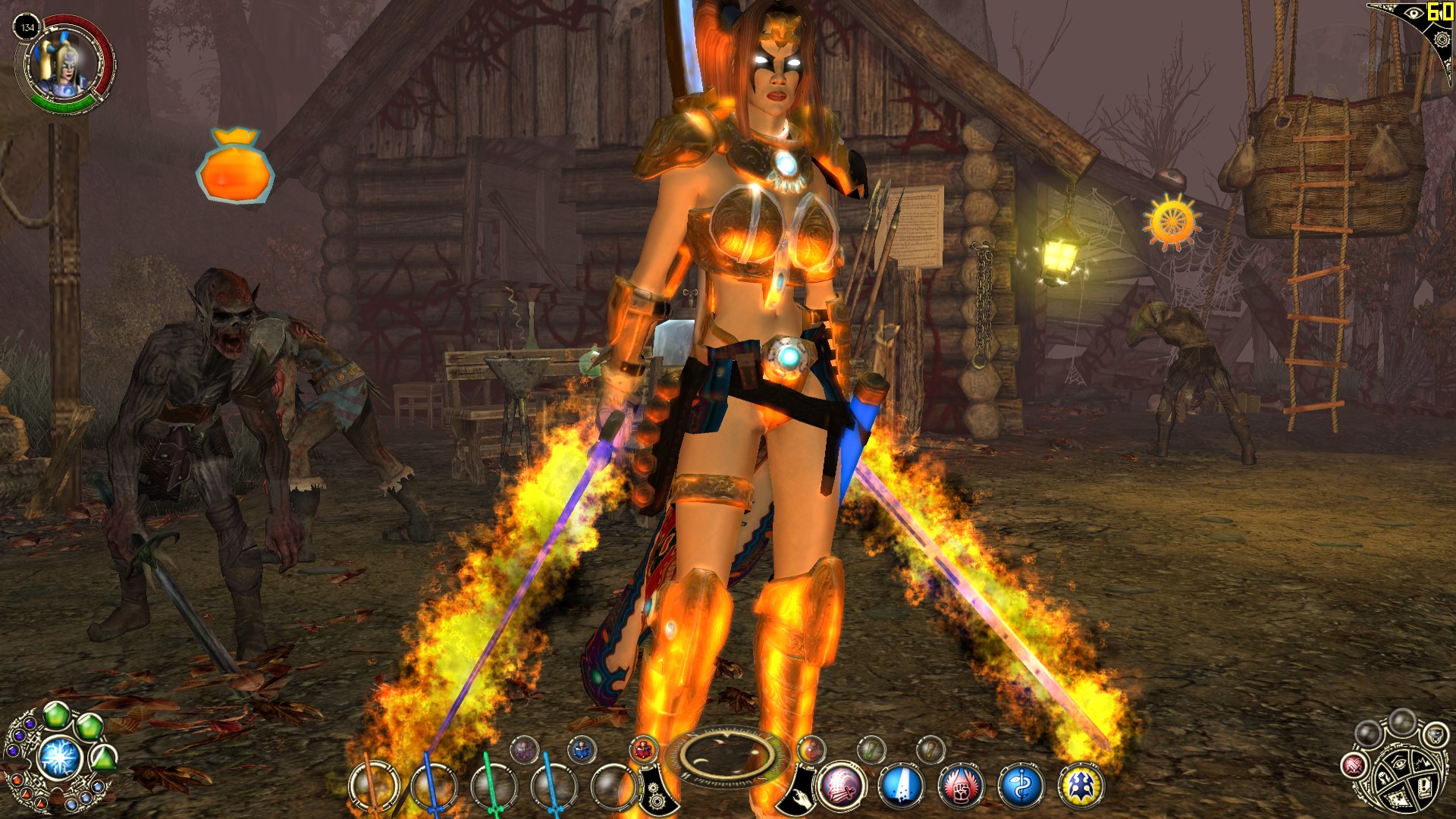Activate the yellow crest combat art

click(x=1081, y=786)
